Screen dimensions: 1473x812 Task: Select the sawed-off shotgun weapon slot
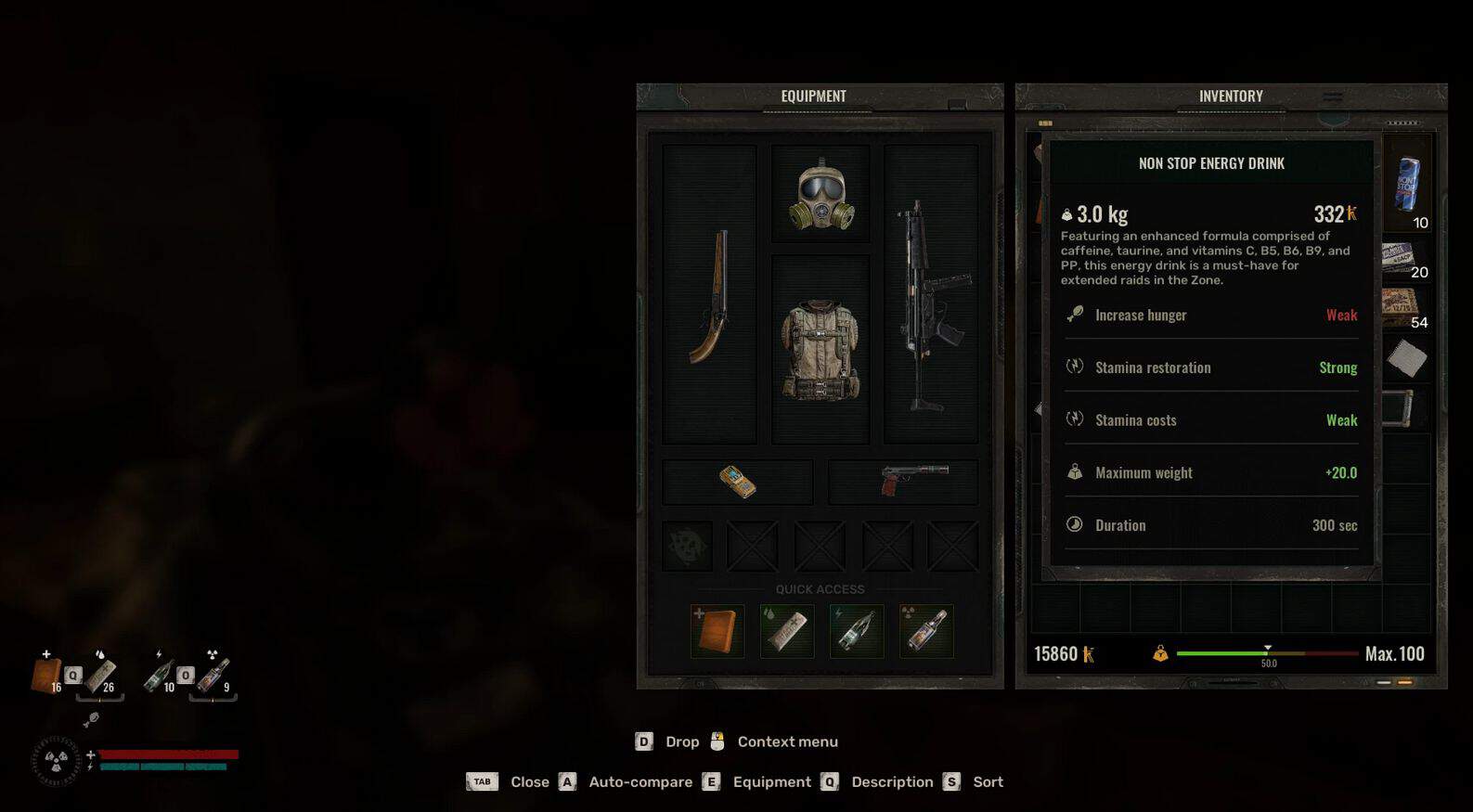pyautogui.click(x=710, y=297)
